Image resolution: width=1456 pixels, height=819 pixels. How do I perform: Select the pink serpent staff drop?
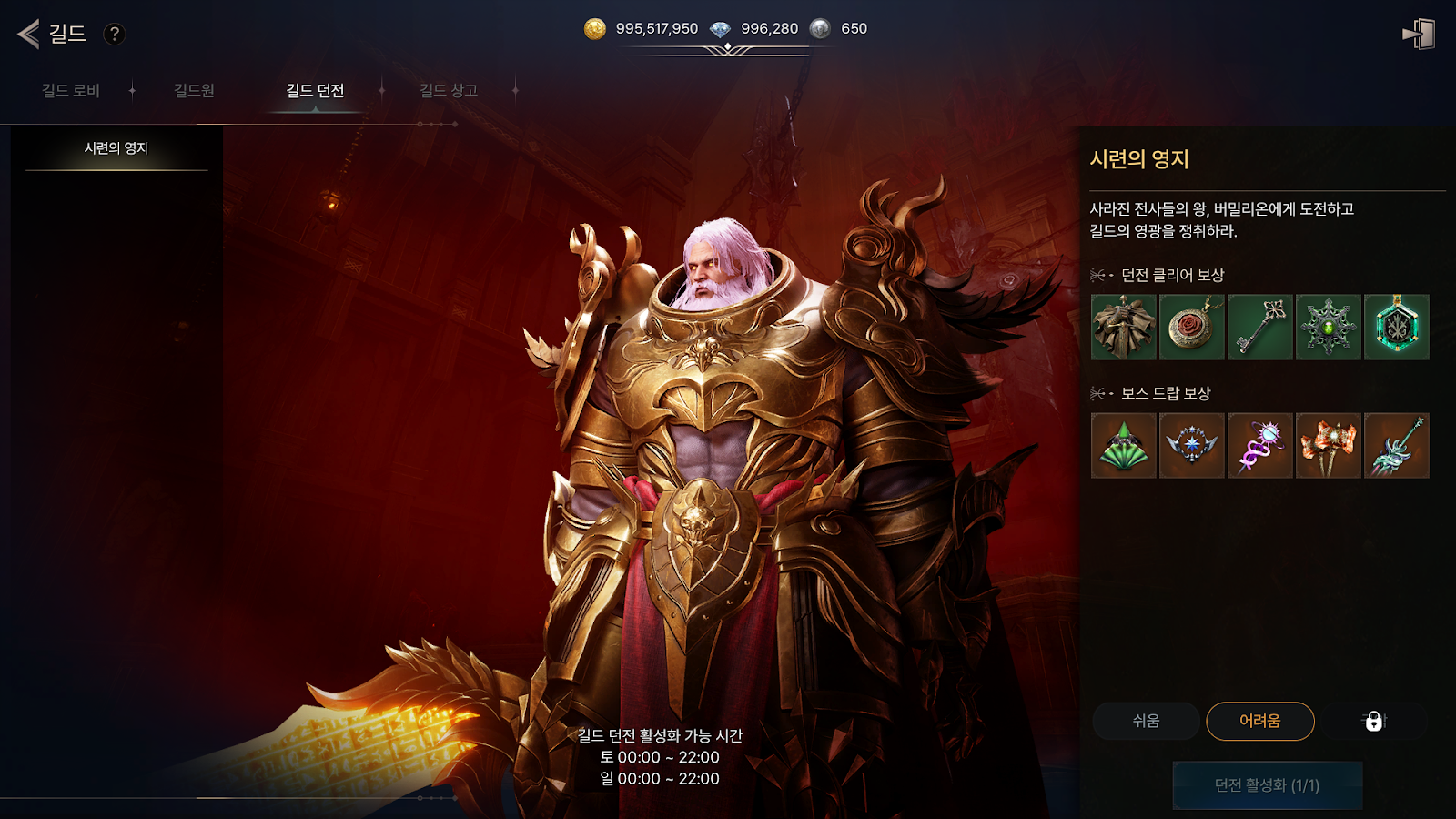pyautogui.click(x=1260, y=446)
